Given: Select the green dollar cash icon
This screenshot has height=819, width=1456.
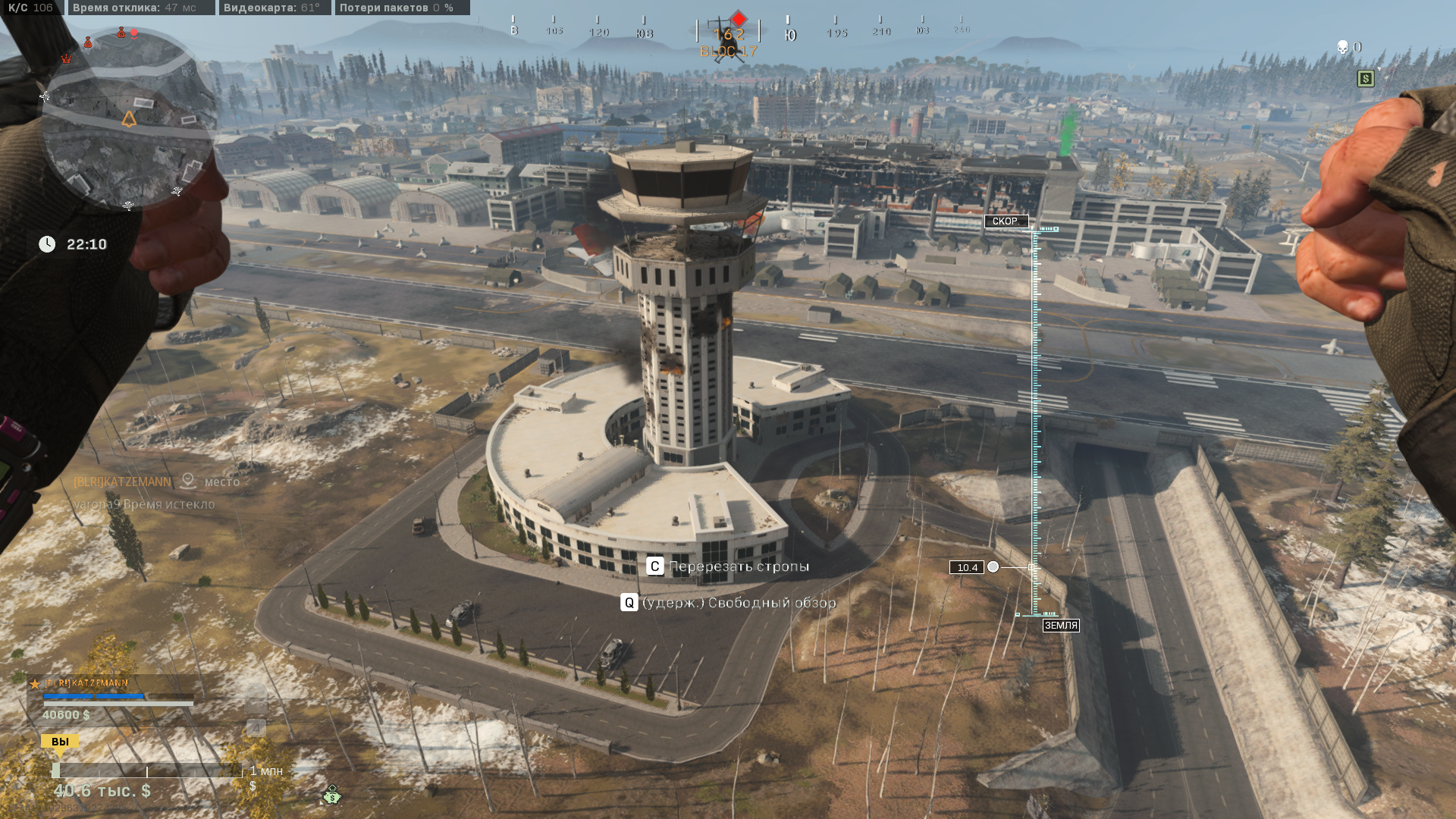Looking at the screenshot, I should 1366,78.
